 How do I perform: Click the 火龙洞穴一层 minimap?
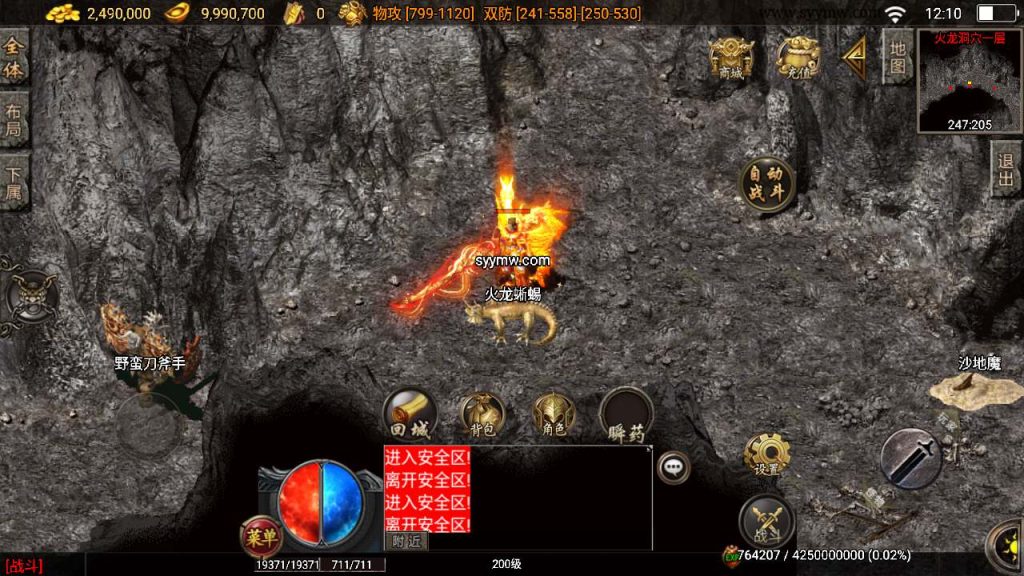969,82
